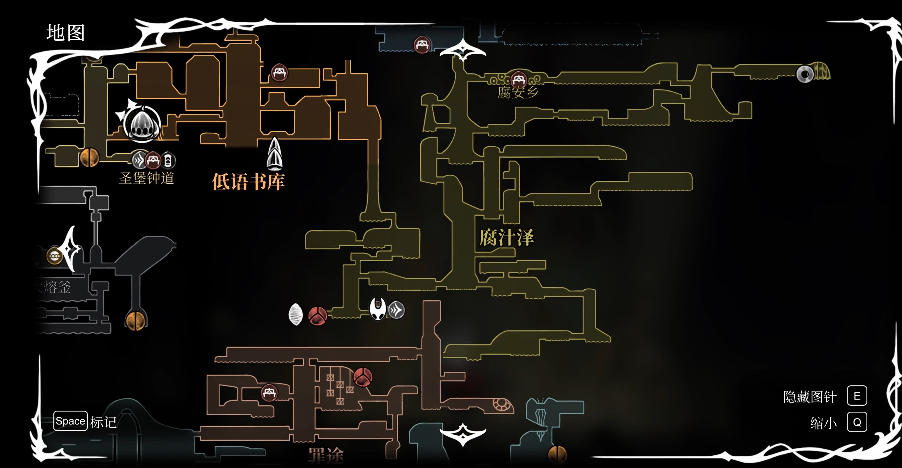Click the 腐汁泽 region name

[x=506, y=237]
